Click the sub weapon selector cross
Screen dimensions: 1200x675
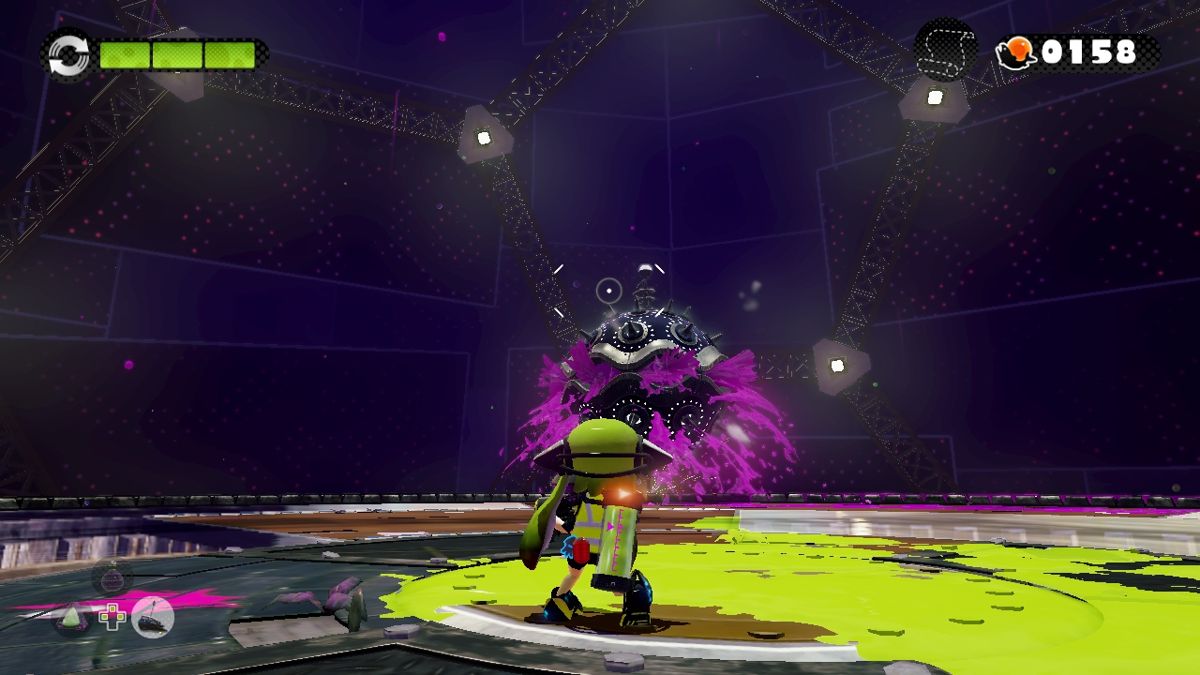pyautogui.click(x=112, y=618)
